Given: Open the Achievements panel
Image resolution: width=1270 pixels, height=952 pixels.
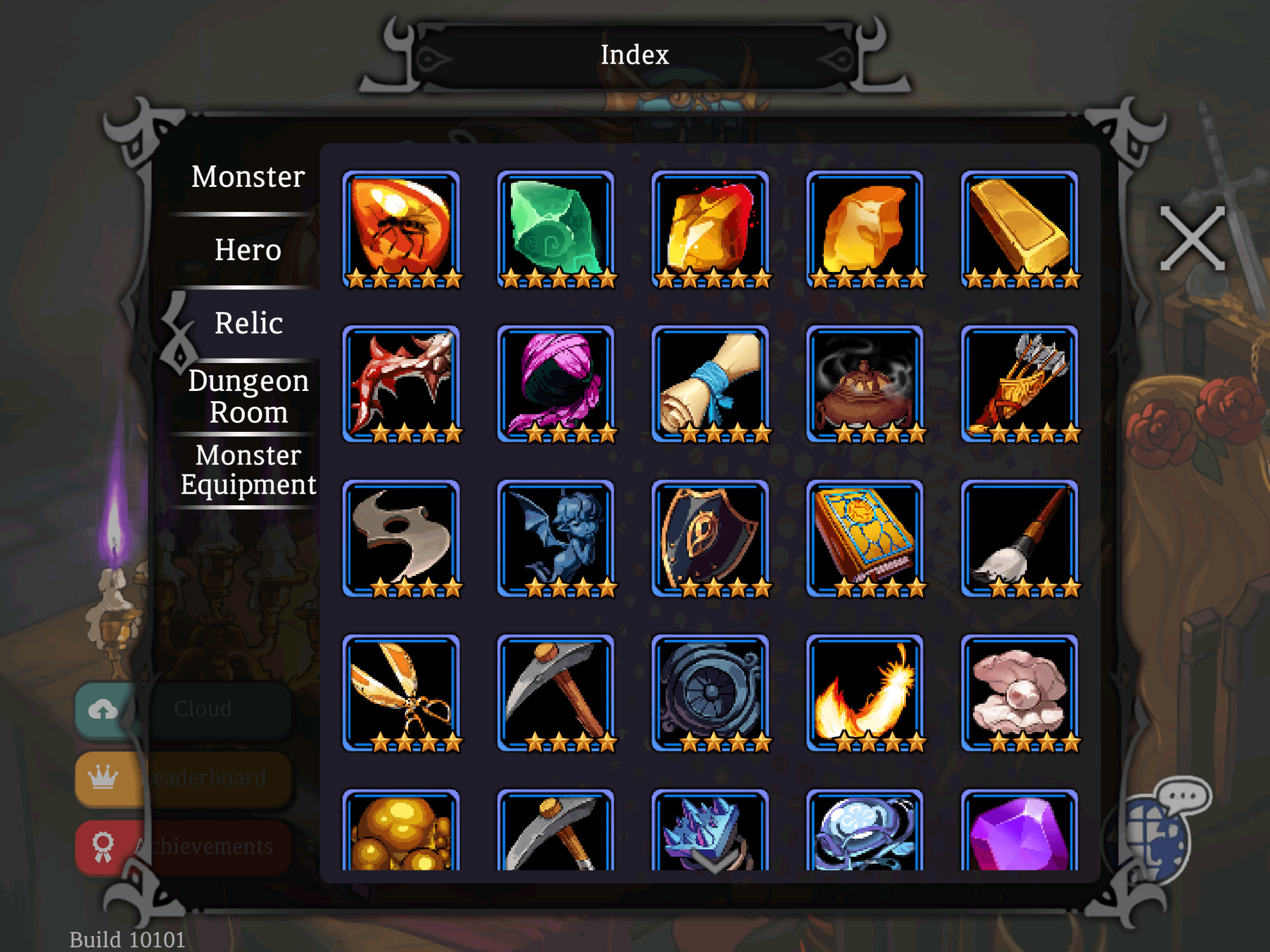Looking at the screenshot, I should [x=184, y=846].
